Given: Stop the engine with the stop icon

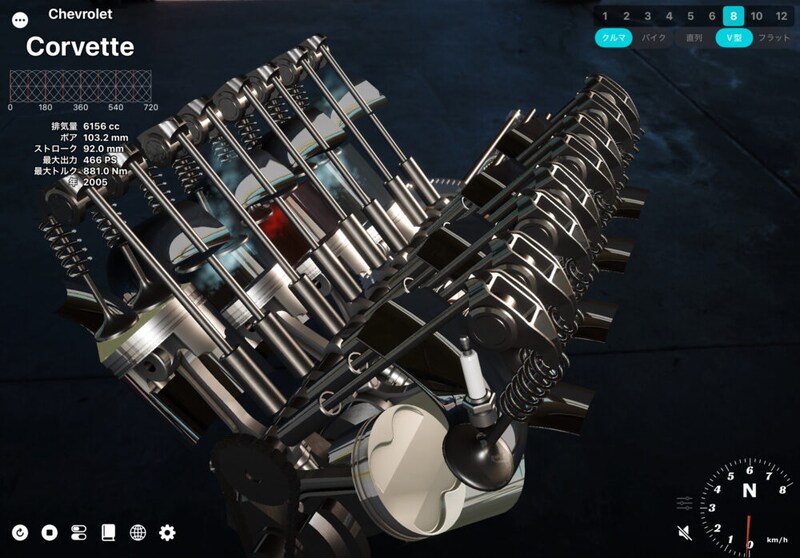Looking at the screenshot, I should click(49, 532).
